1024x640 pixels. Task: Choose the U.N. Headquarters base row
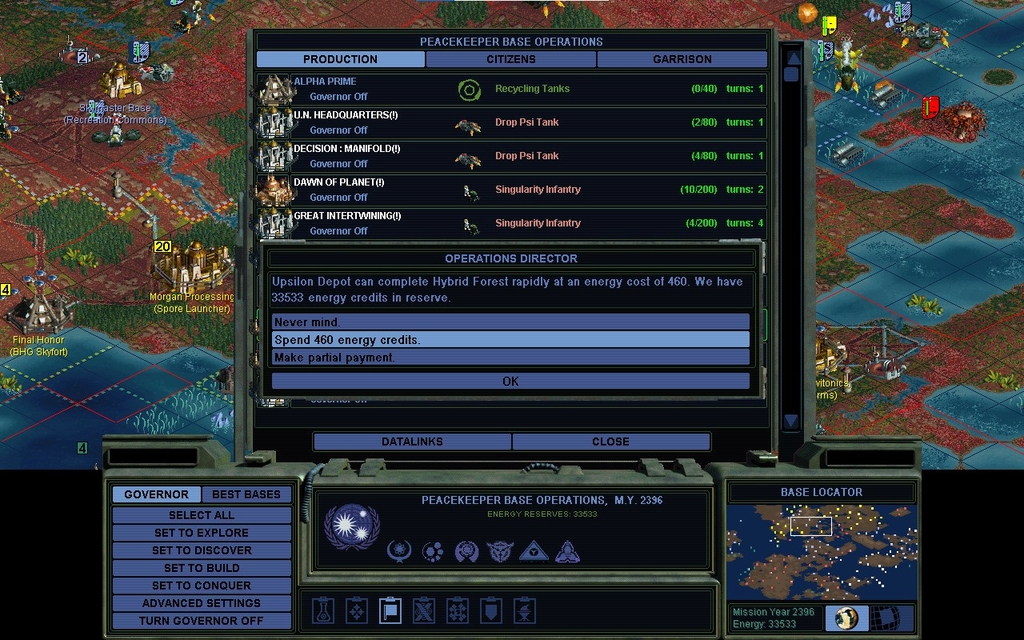click(510, 123)
